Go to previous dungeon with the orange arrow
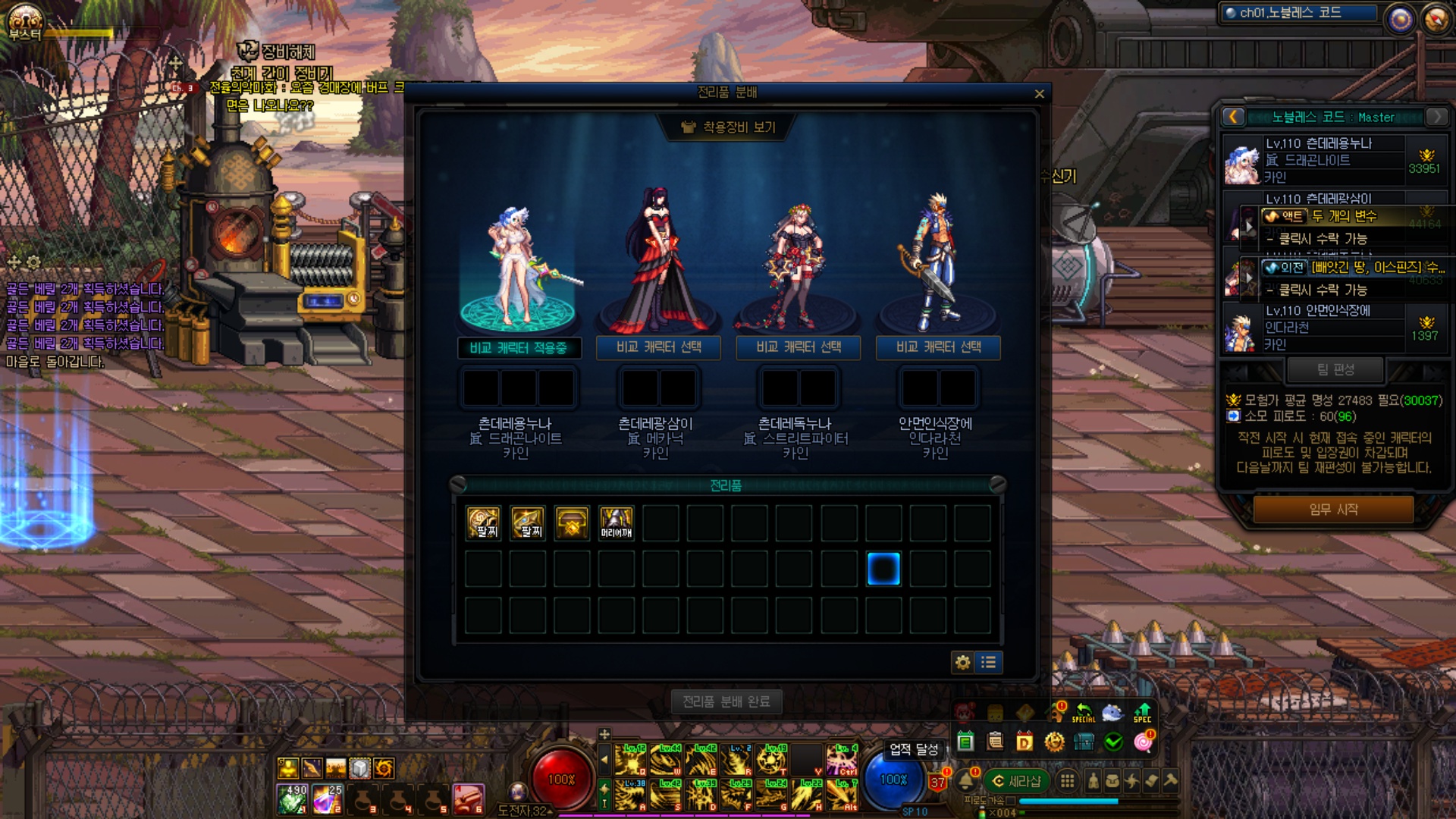The image size is (1456, 819). (1233, 117)
